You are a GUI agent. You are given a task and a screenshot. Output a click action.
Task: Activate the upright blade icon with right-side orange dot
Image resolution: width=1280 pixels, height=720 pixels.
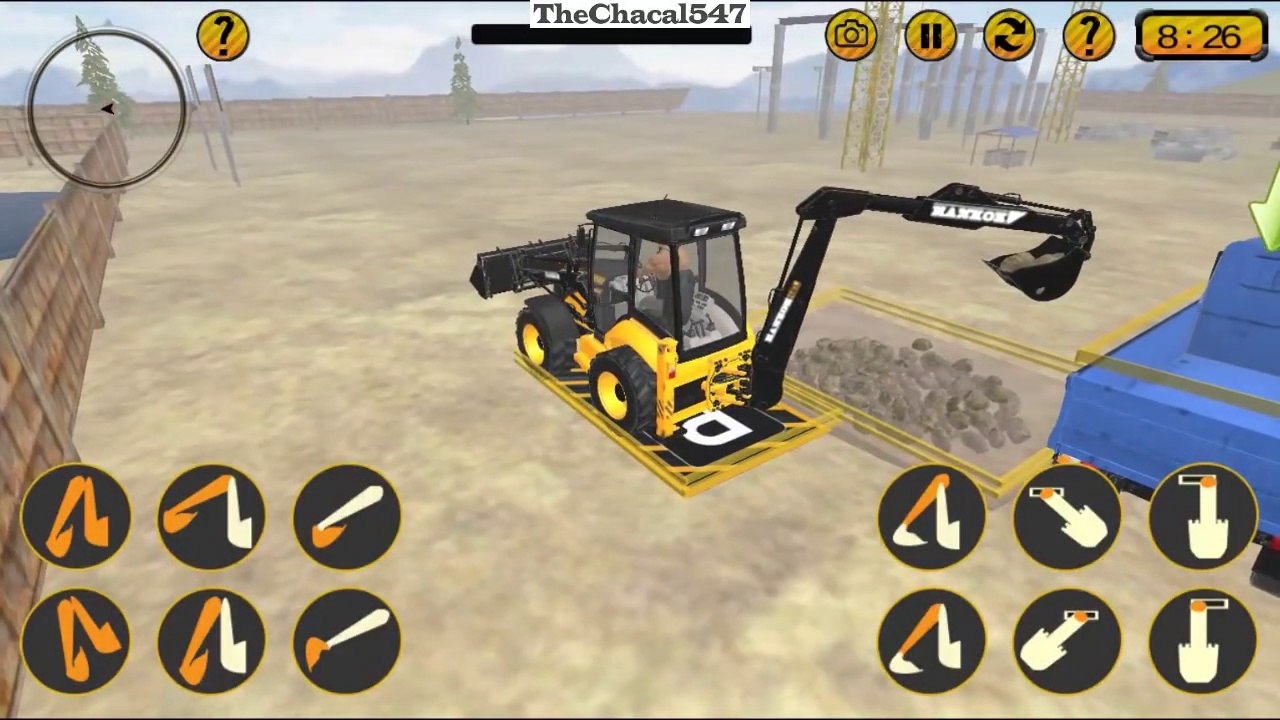pyautogui.click(x=1203, y=516)
